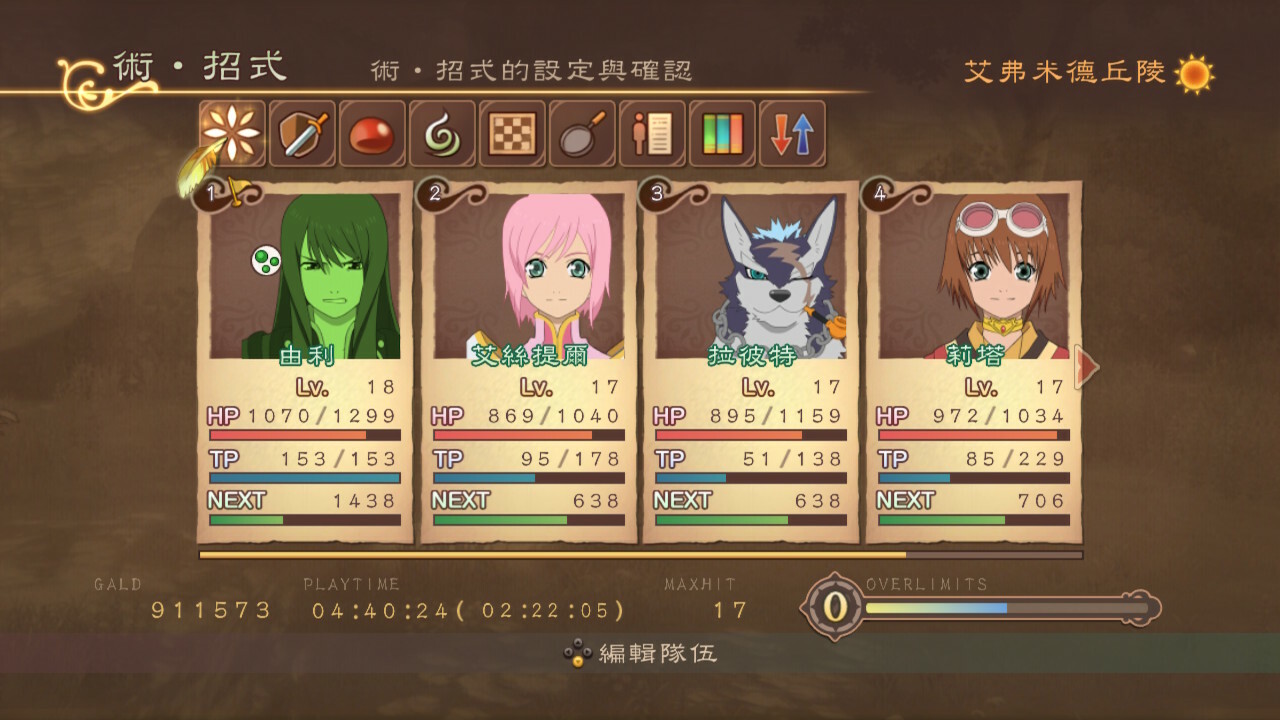Screen dimensions: 1280x720
Task: Select the shield and sword equipment icon
Action: click(302, 133)
